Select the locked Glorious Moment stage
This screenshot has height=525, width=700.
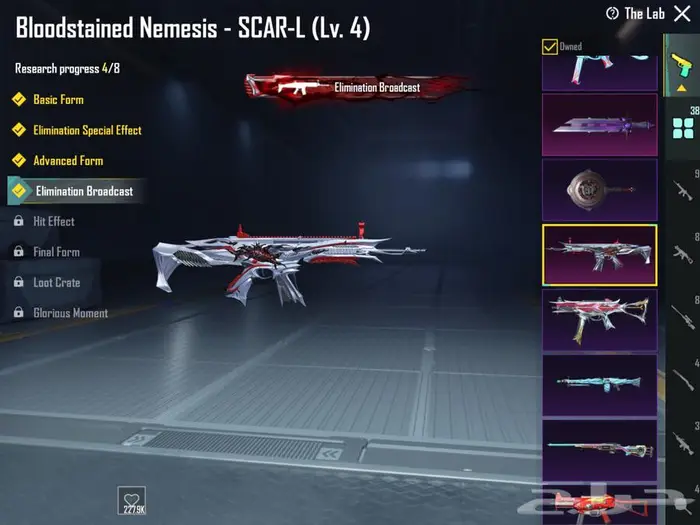click(x=70, y=313)
